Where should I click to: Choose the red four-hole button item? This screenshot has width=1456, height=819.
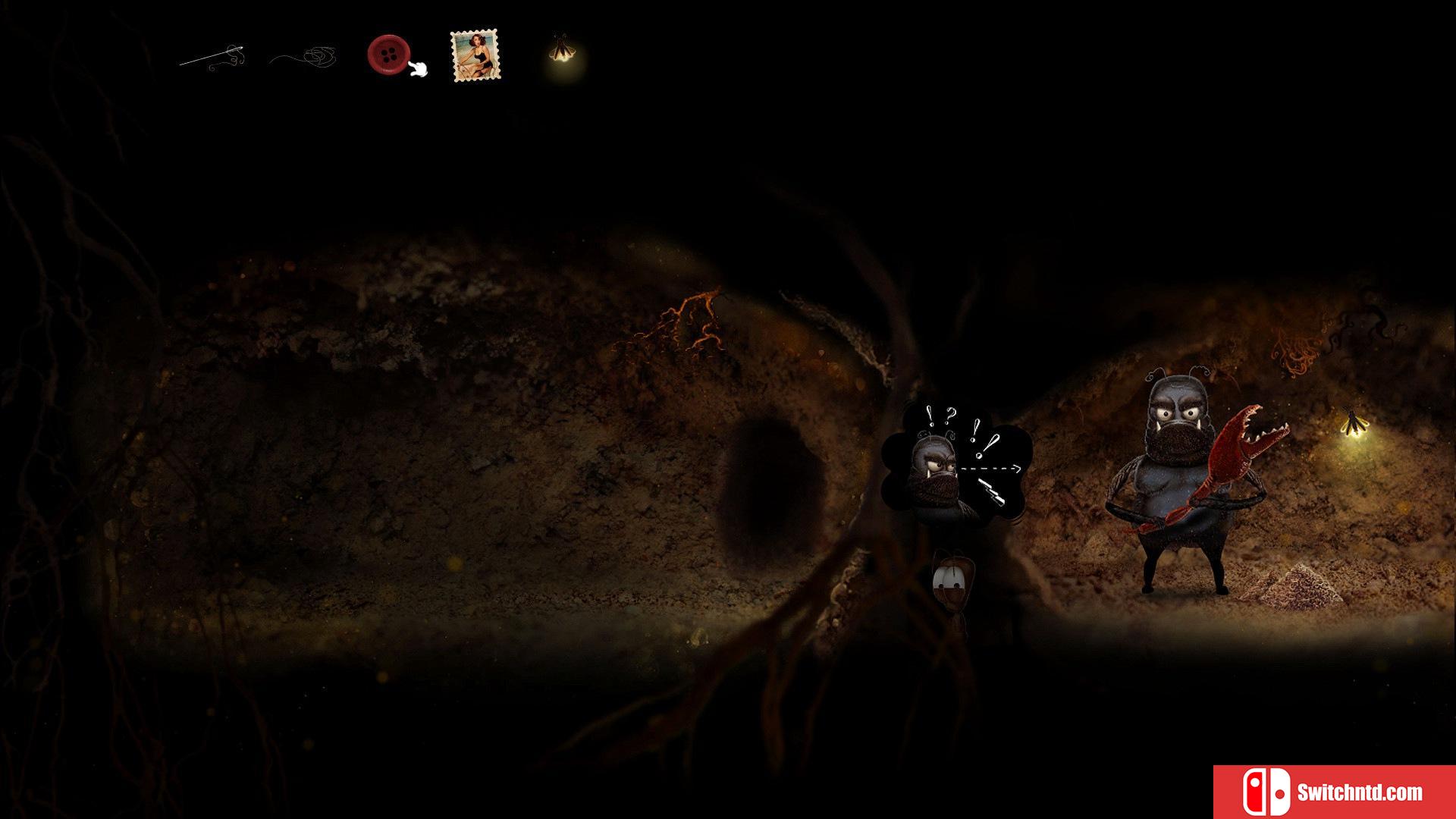388,54
